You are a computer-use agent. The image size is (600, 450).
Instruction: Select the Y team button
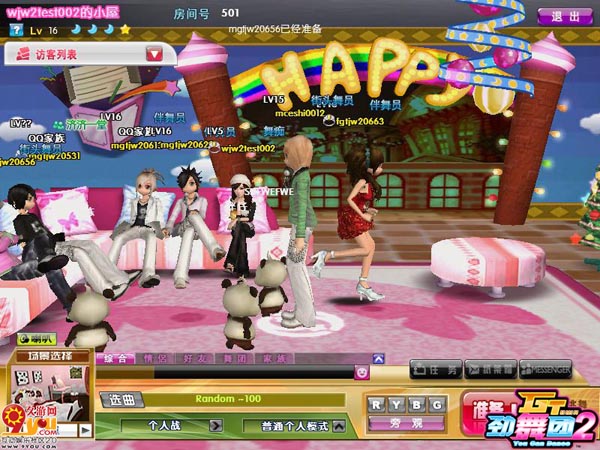396,404
